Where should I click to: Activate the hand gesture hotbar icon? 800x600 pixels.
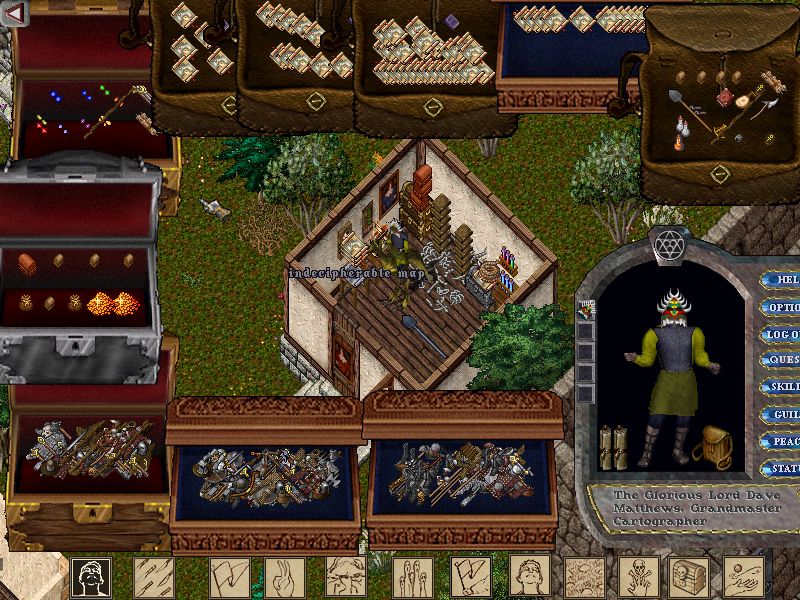pyautogui.click(x=285, y=577)
